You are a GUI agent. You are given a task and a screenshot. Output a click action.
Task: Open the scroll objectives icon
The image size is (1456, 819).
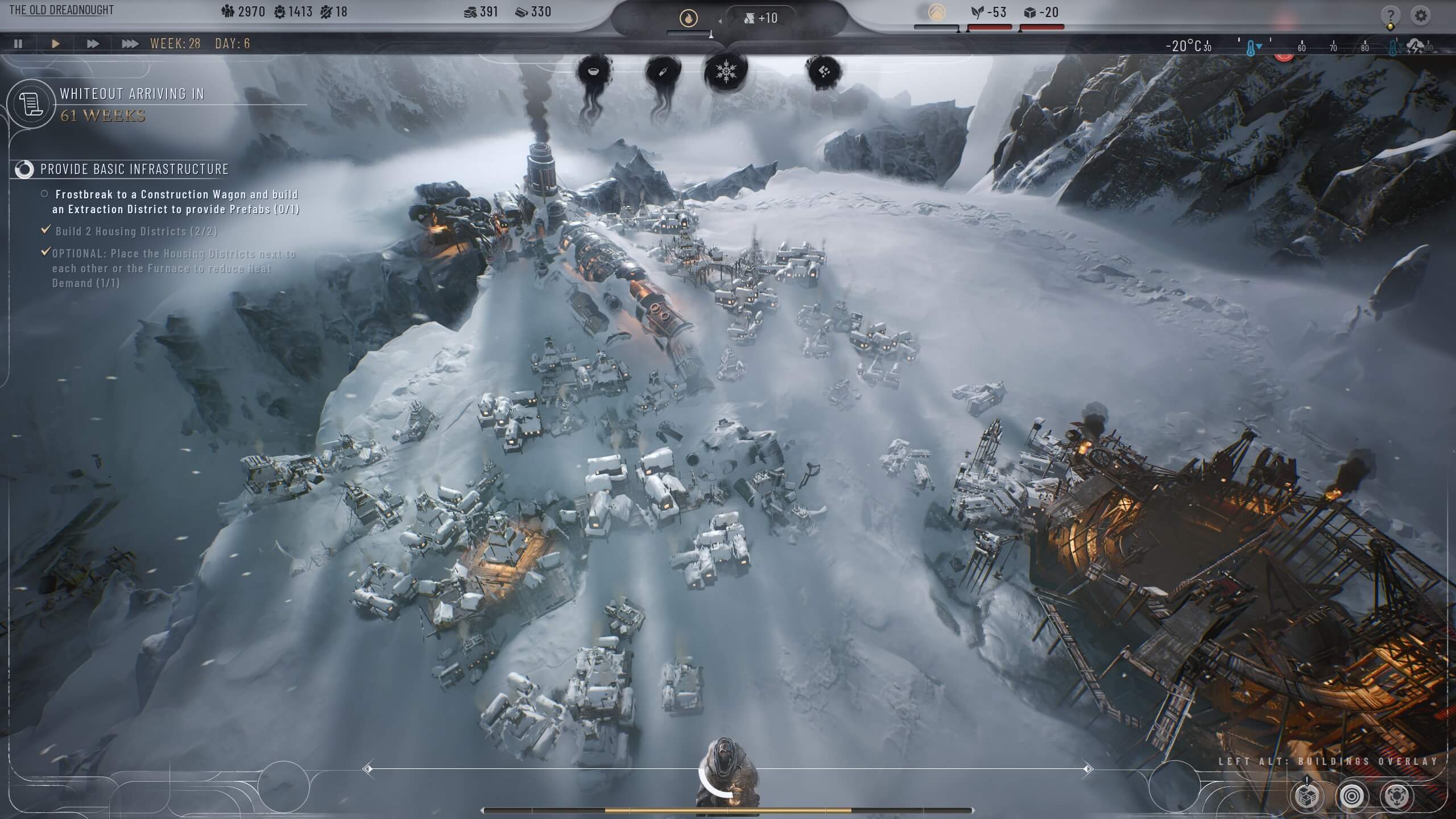point(31,104)
